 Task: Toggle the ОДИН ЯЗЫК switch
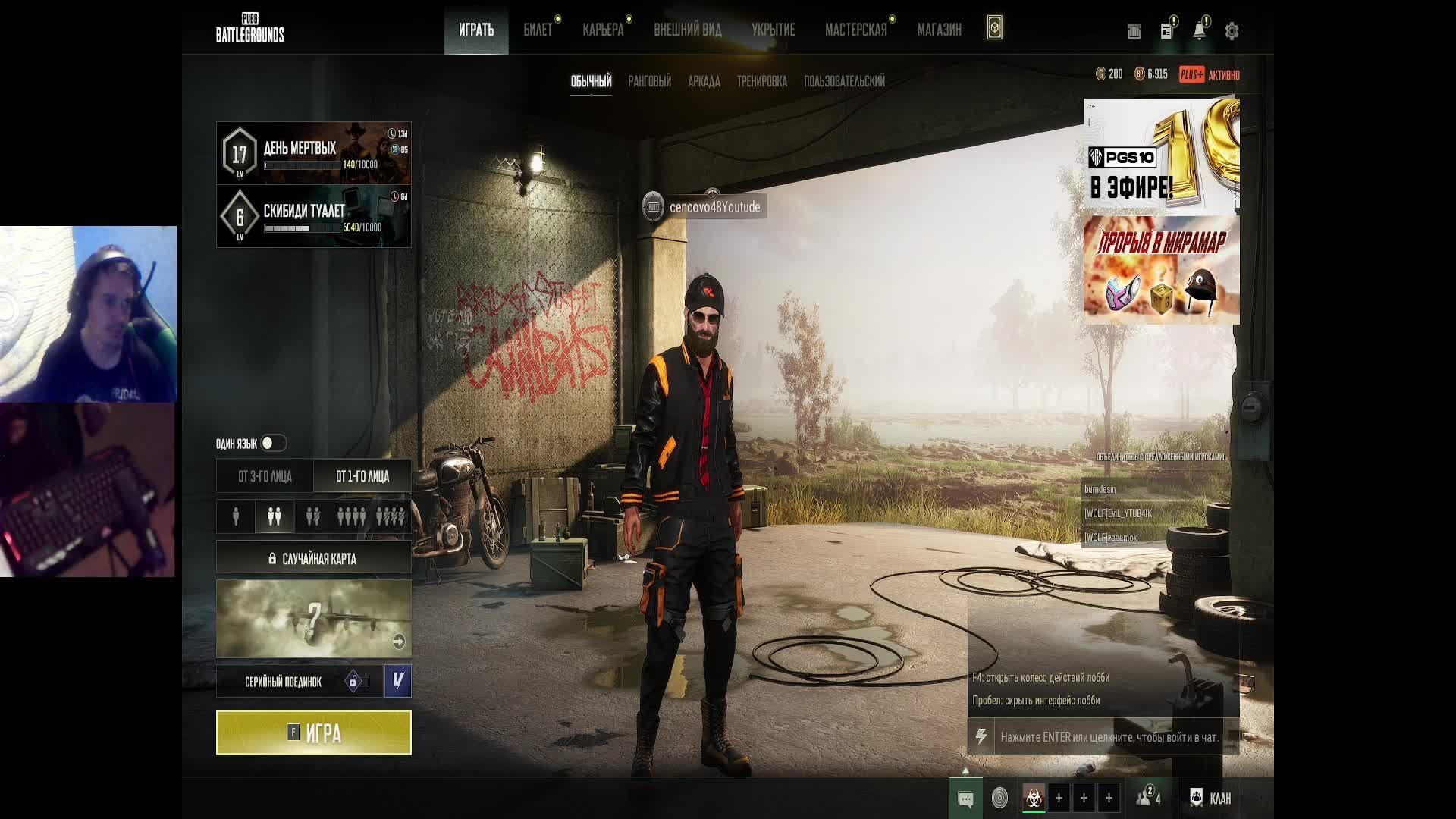pos(273,443)
